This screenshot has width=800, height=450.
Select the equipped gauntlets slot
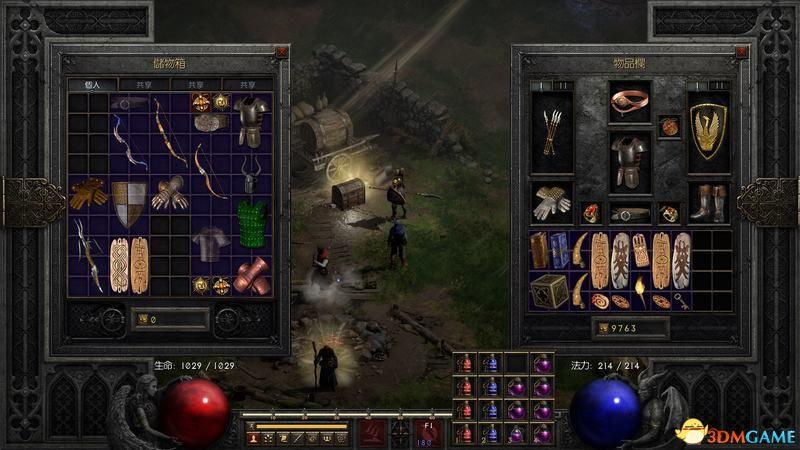[x=552, y=201]
